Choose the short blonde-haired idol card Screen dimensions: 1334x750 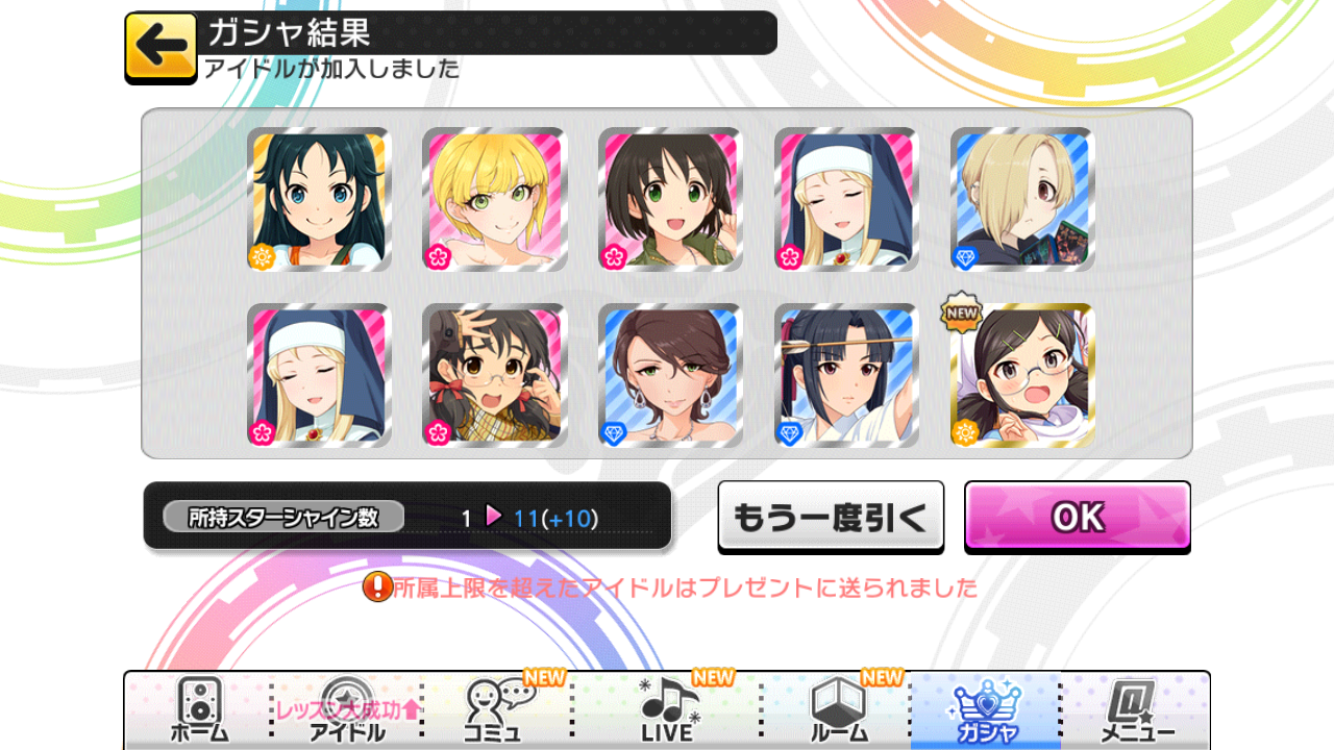pos(495,200)
